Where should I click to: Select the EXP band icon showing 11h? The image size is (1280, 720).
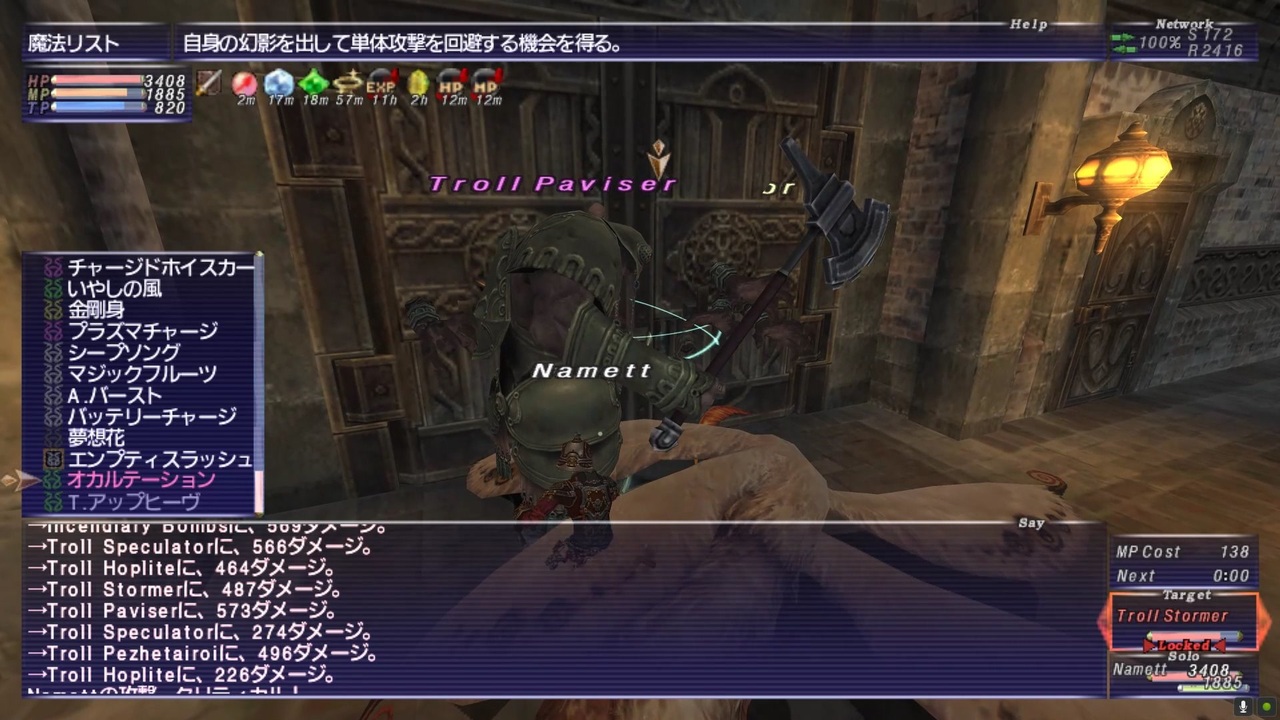[x=383, y=84]
